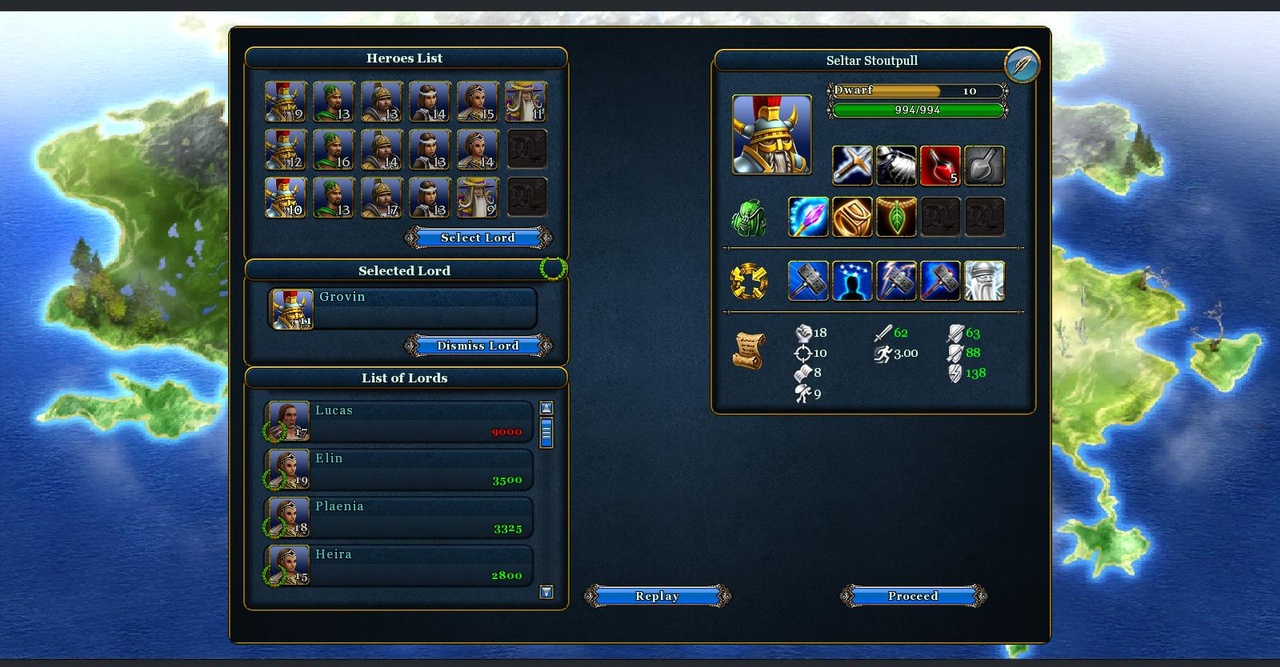Proceed to the next screen
The image size is (1280, 667).
[913, 596]
